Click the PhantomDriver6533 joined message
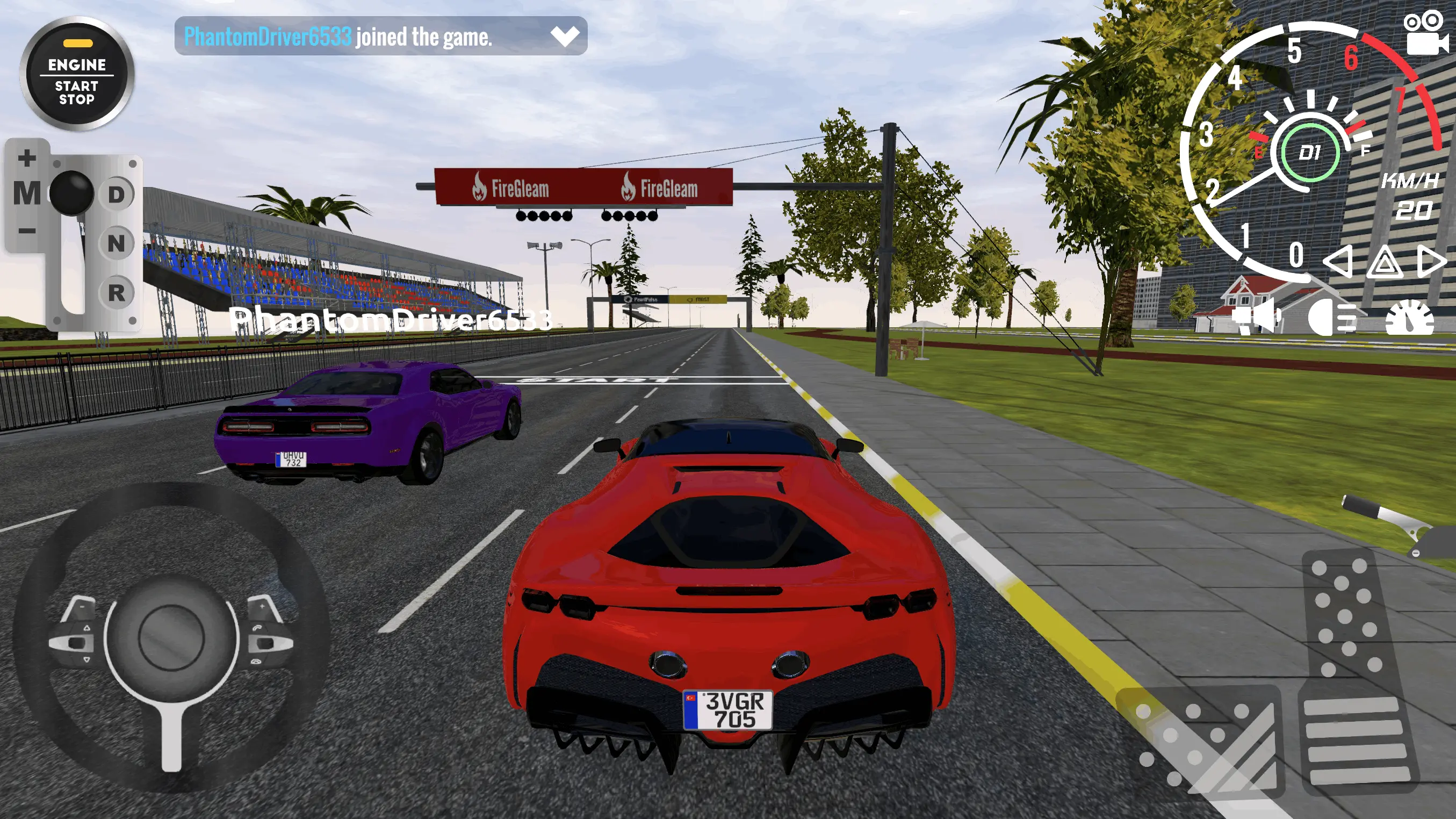This screenshot has width=1456, height=819. click(x=338, y=37)
